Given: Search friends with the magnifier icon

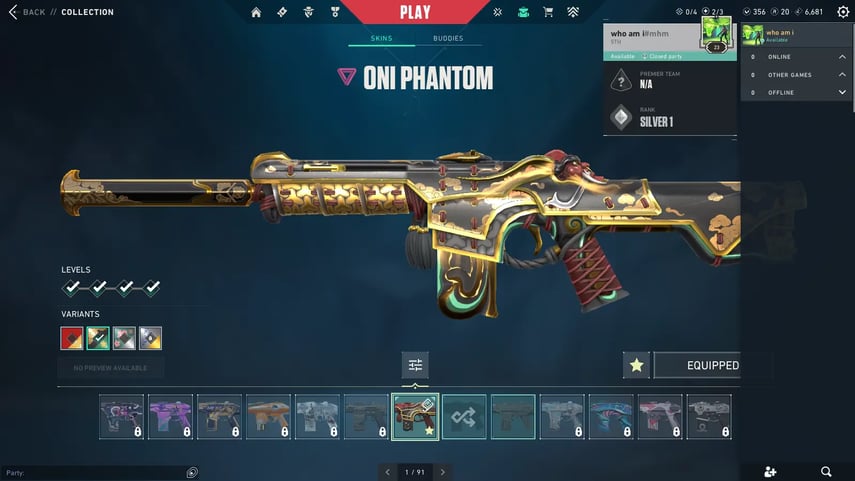Looking at the screenshot, I should [x=826, y=471].
